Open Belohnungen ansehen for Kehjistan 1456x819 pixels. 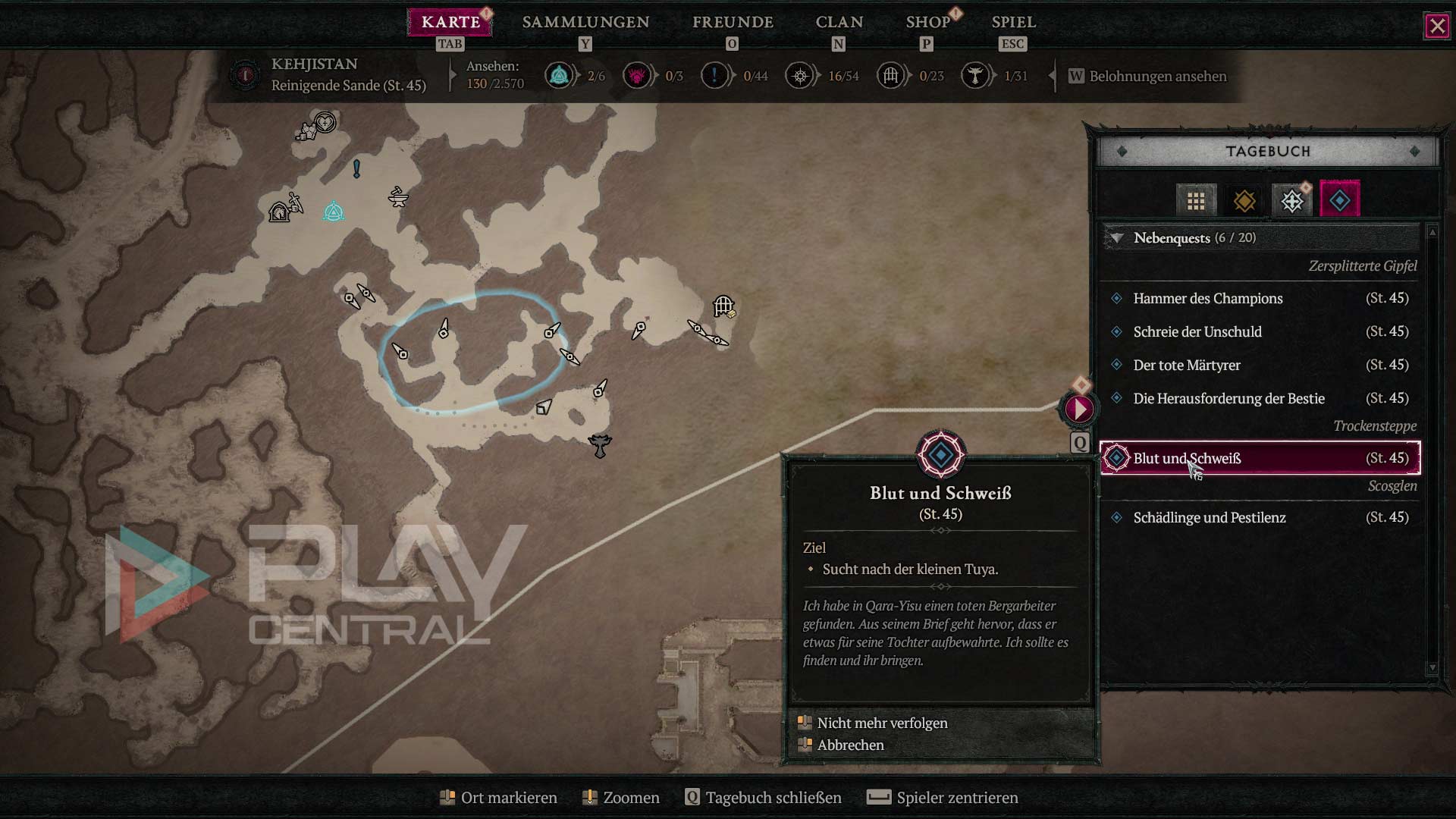pyautogui.click(x=1157, y=77)
